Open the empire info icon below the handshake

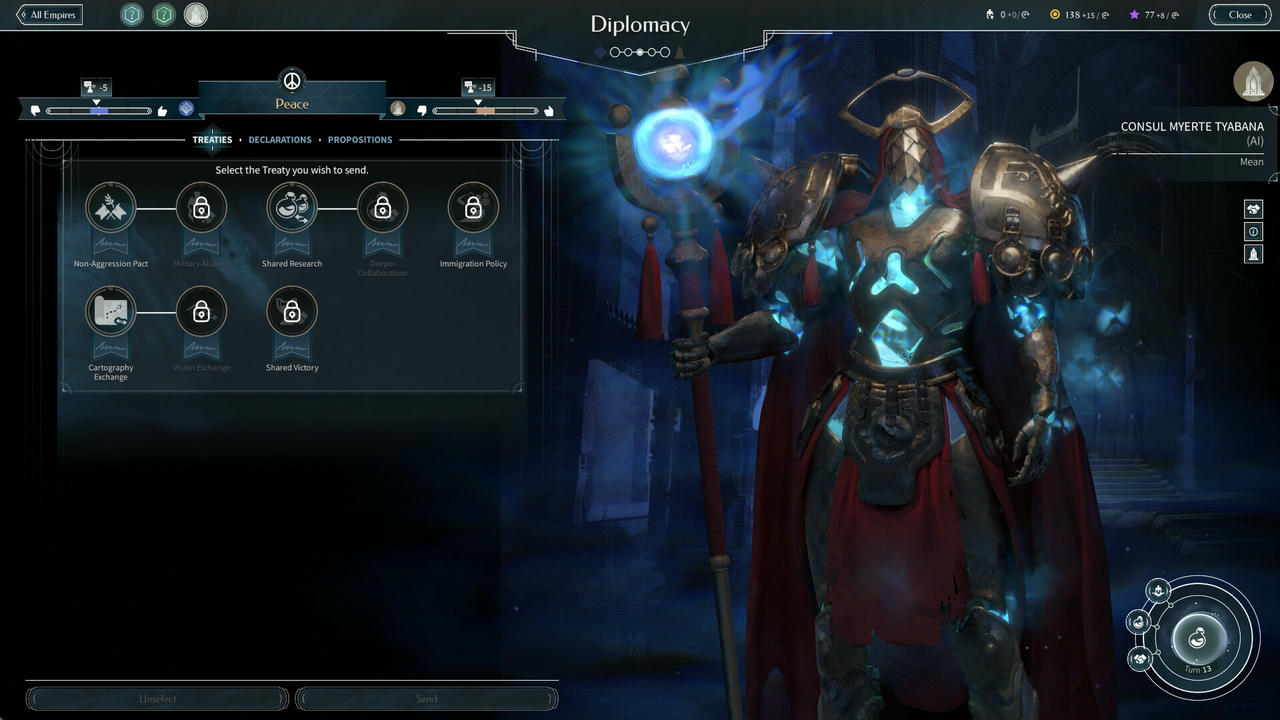pyautogui.click(x=1254, y=231)
